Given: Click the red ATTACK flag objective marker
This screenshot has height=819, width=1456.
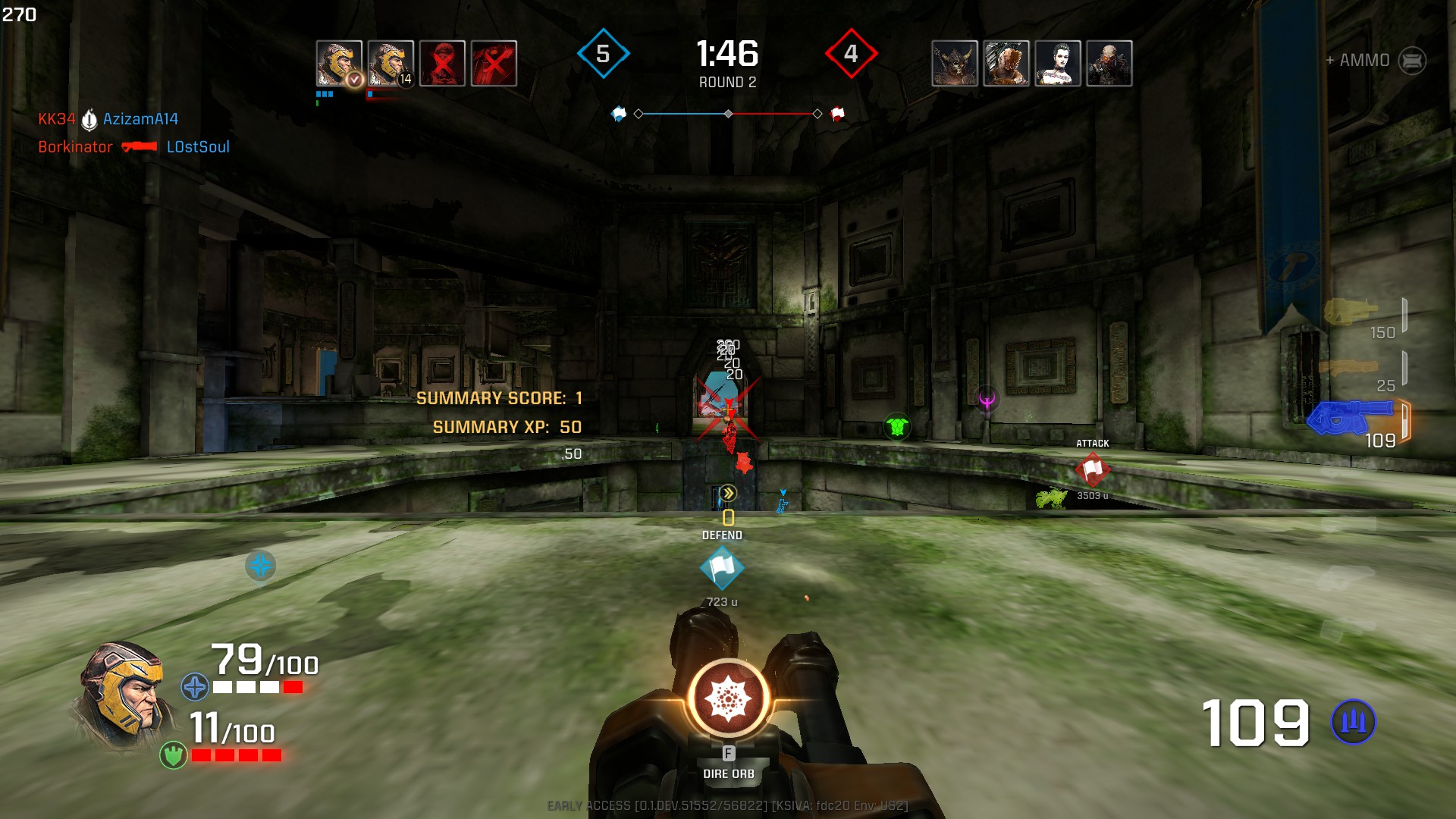Looking at the screenshot, I should click(1092, 470).
